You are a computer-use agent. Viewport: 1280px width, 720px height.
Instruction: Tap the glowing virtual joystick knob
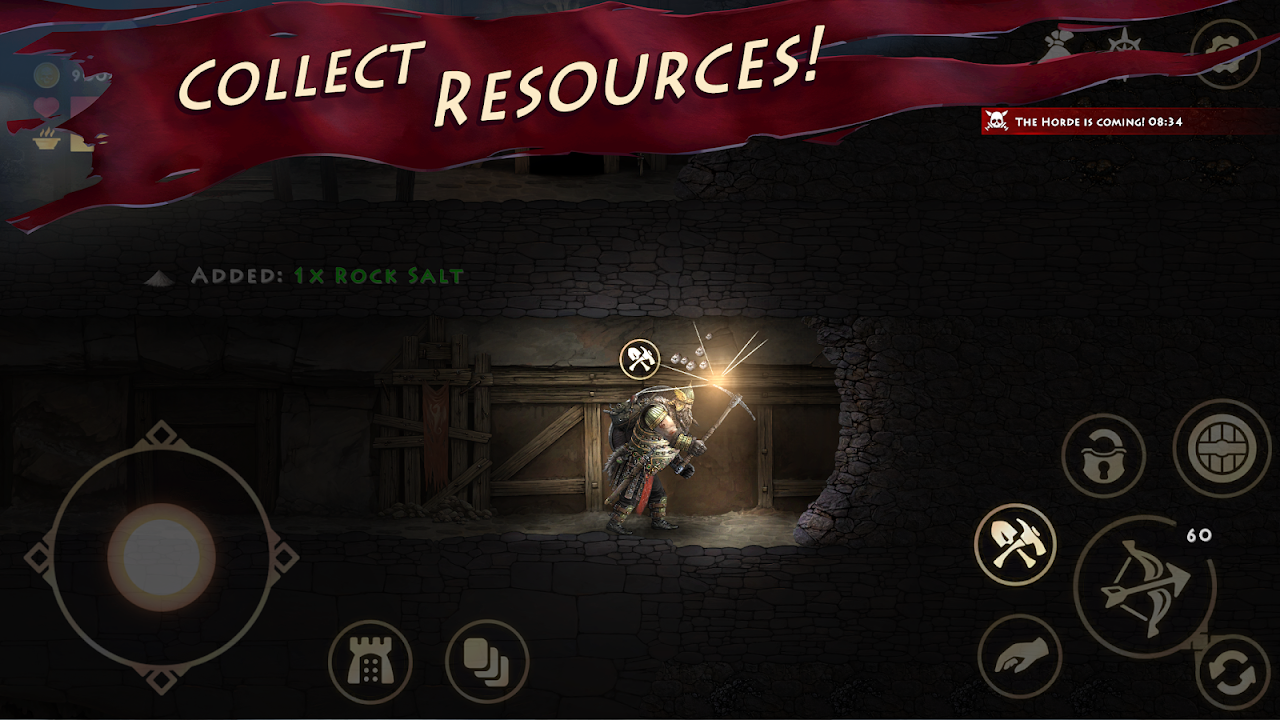pyautogui.click(x=160, y=556)
